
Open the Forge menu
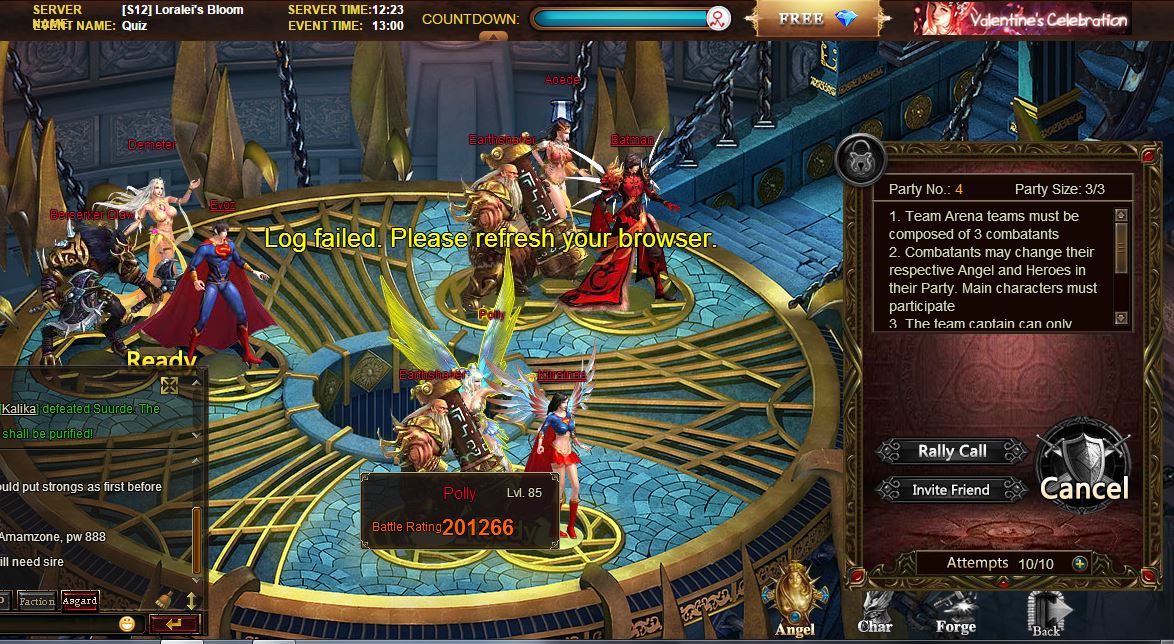[x=955, y=612]
